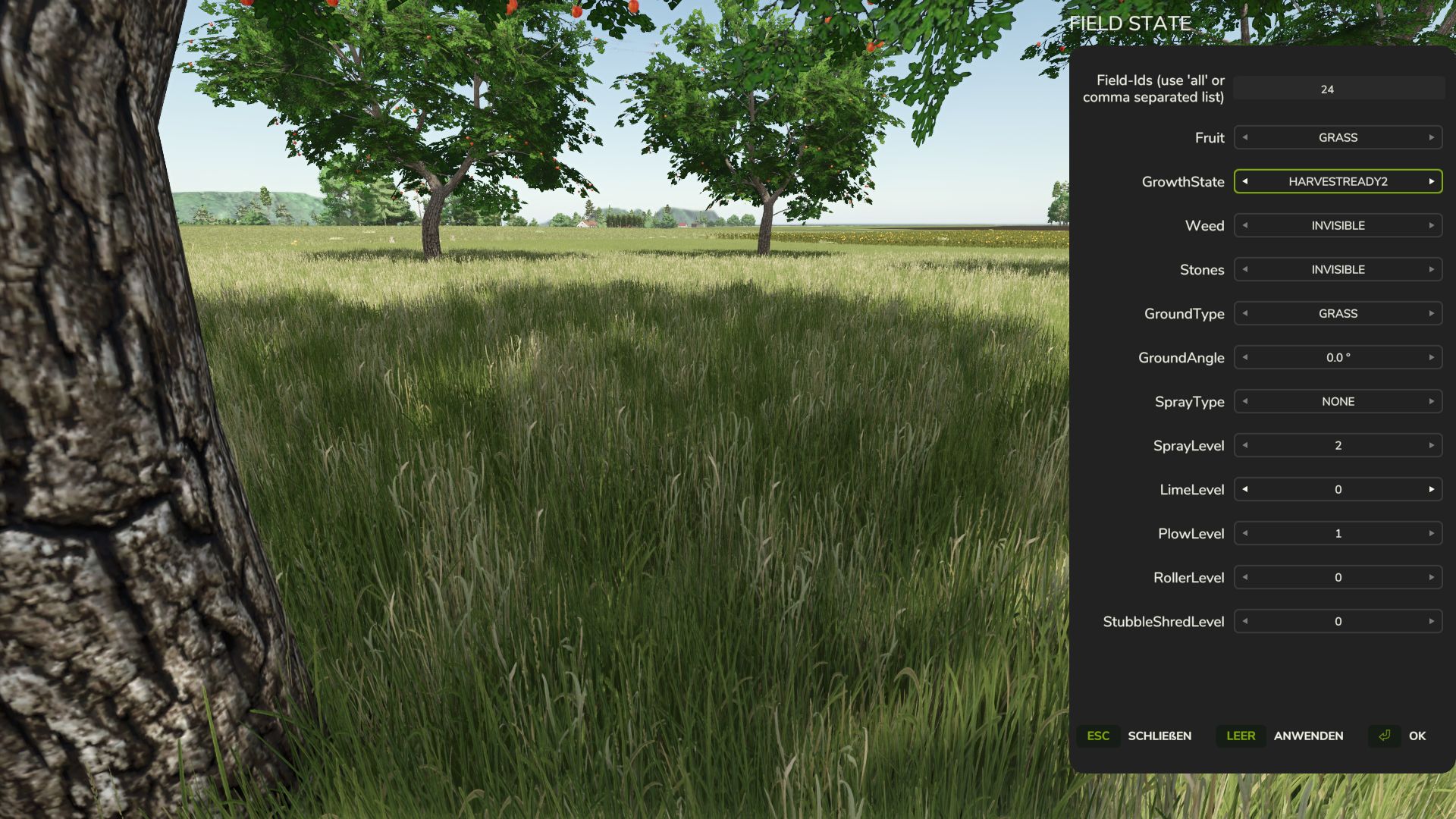This screenshot has width=1456, height=819.
Task: Click the left arrow on the GrowthState selector
Action: pos(1244,182)
